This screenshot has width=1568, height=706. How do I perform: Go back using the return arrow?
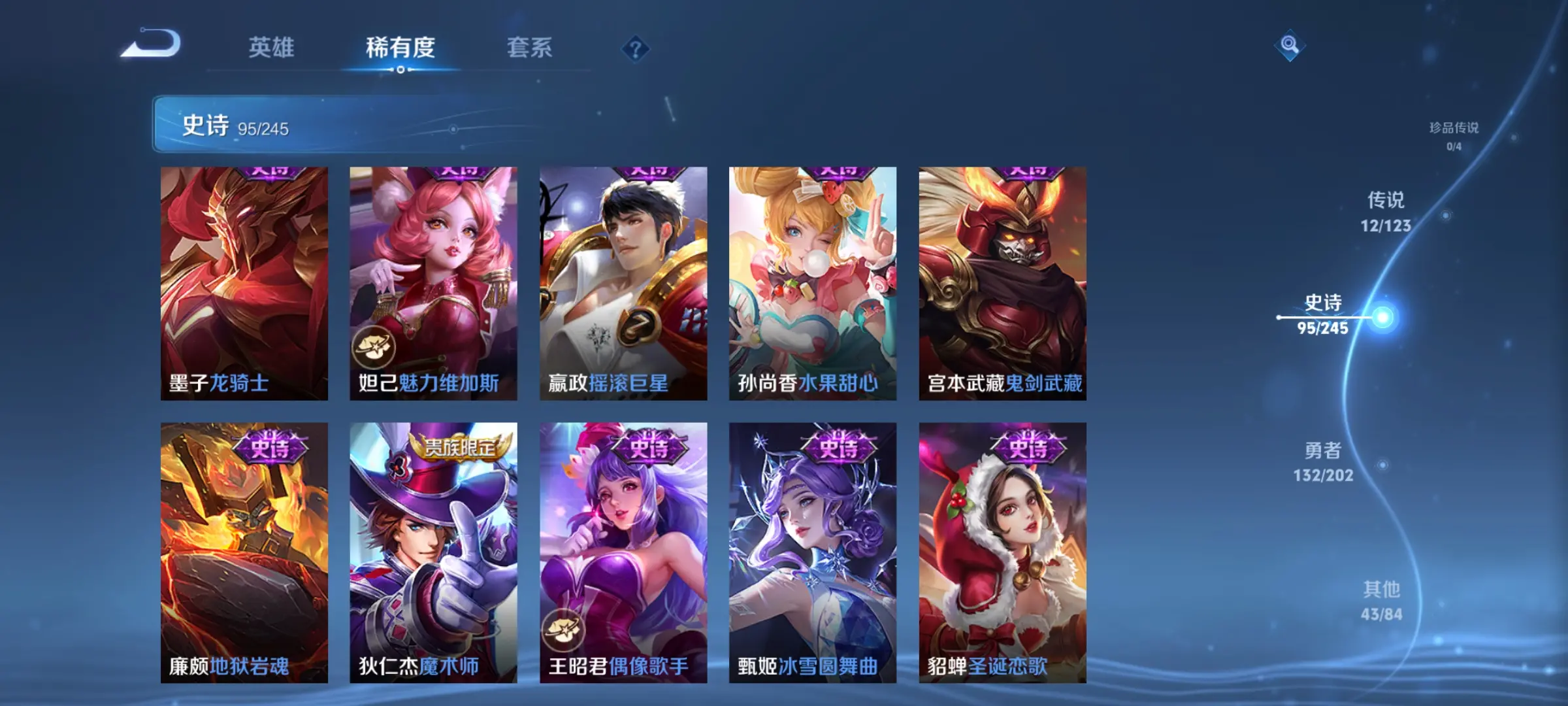(x=152, y=44)
